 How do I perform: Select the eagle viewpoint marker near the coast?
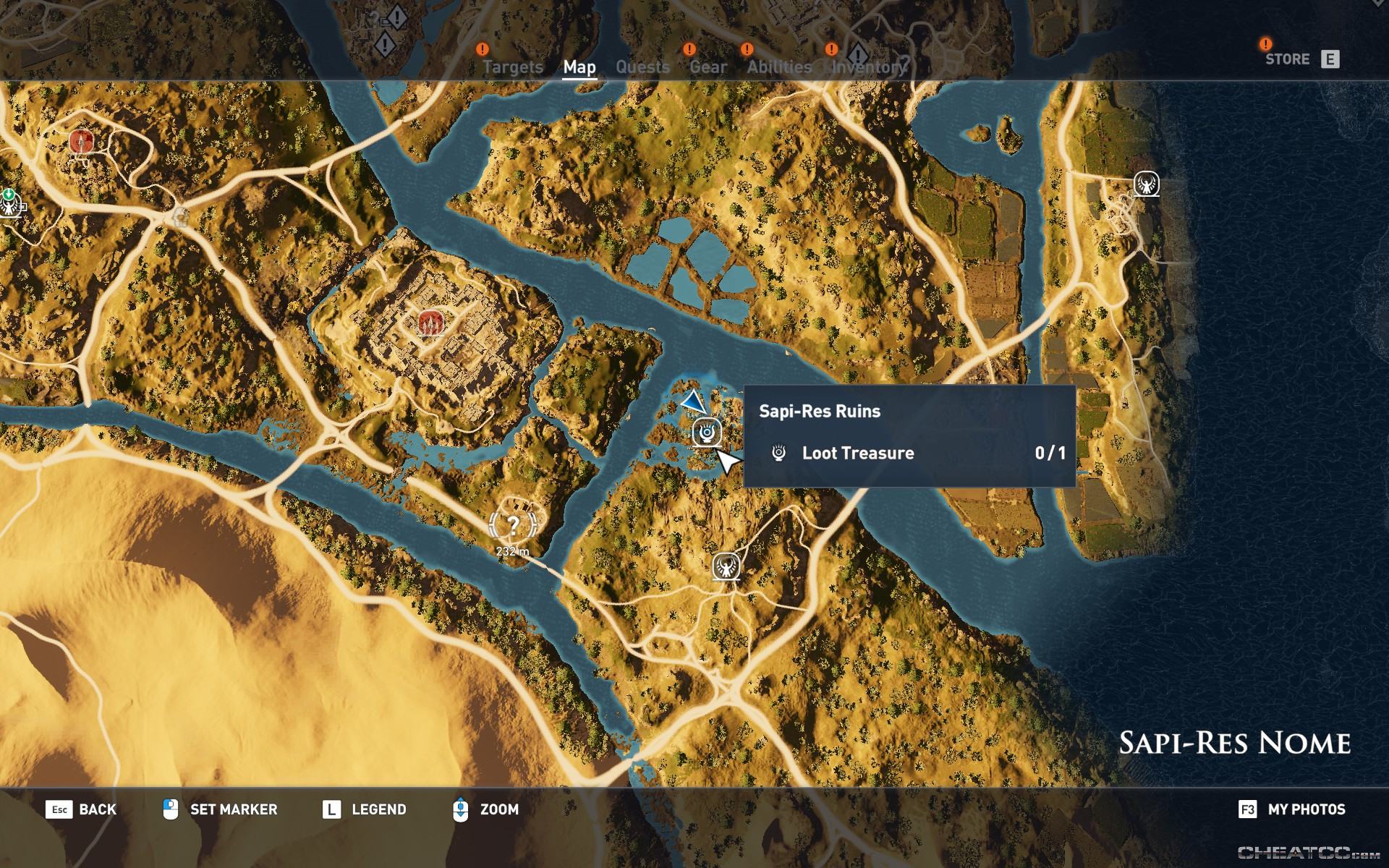point(1147,184)
